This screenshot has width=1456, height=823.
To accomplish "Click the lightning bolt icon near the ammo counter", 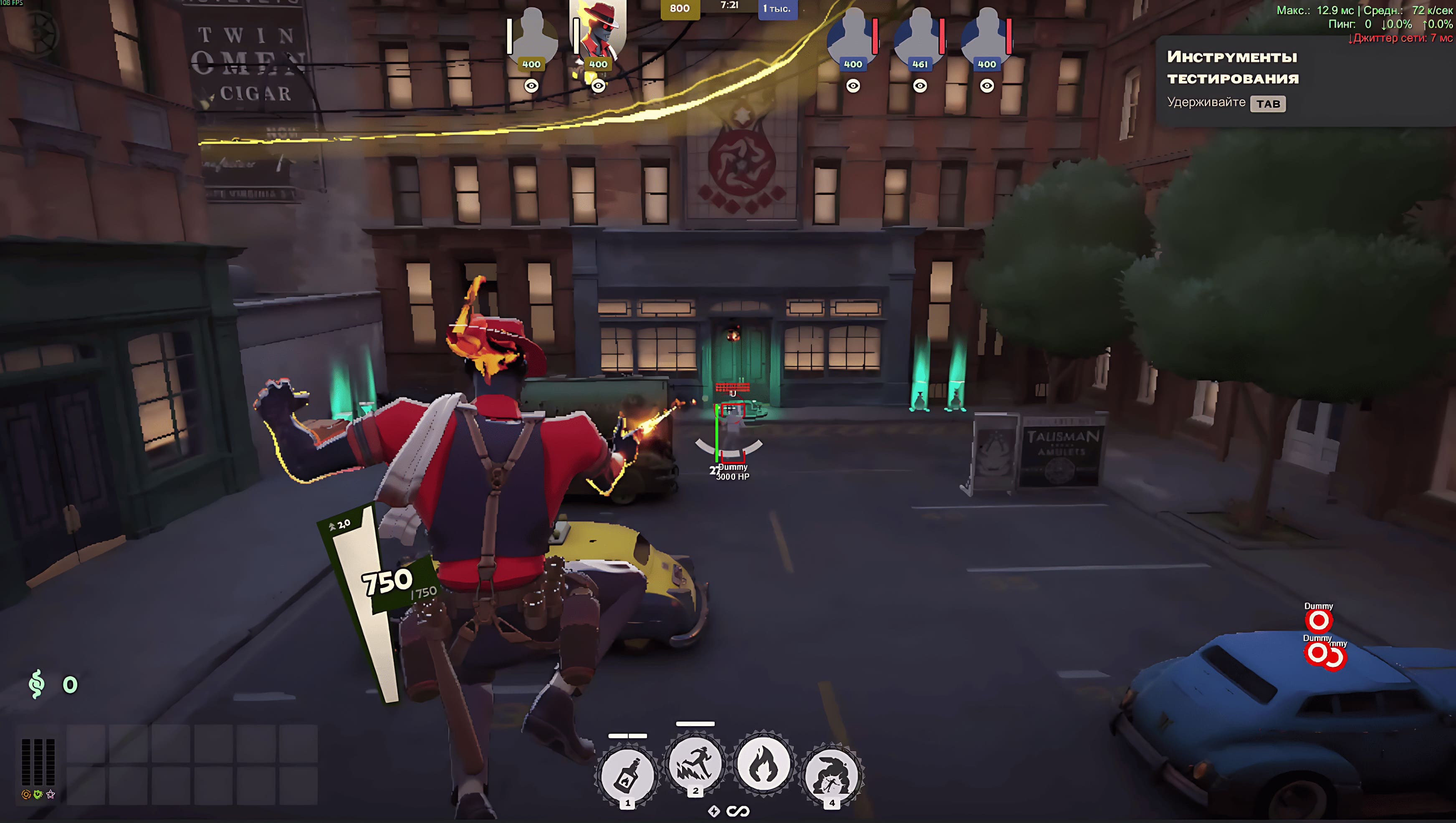I will 715,812.
